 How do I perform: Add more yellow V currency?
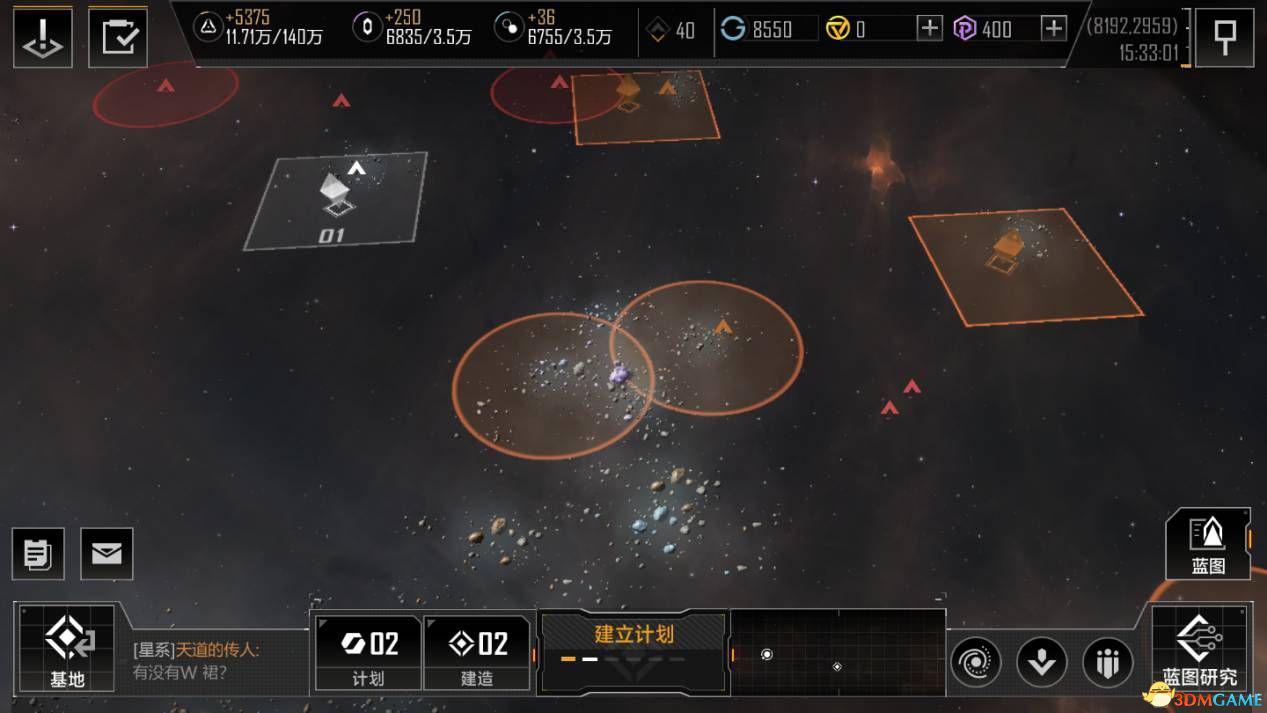(930, 29)
